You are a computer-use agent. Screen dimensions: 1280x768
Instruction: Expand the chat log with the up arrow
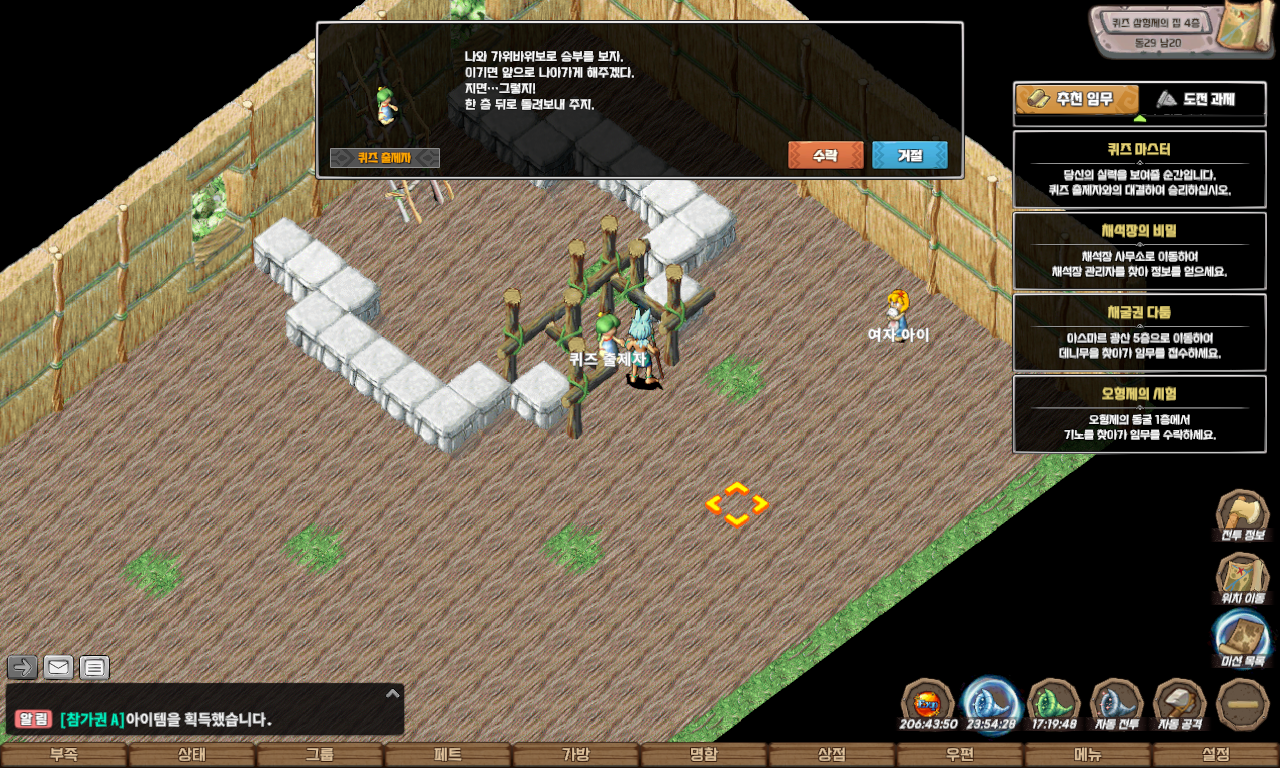393,693
